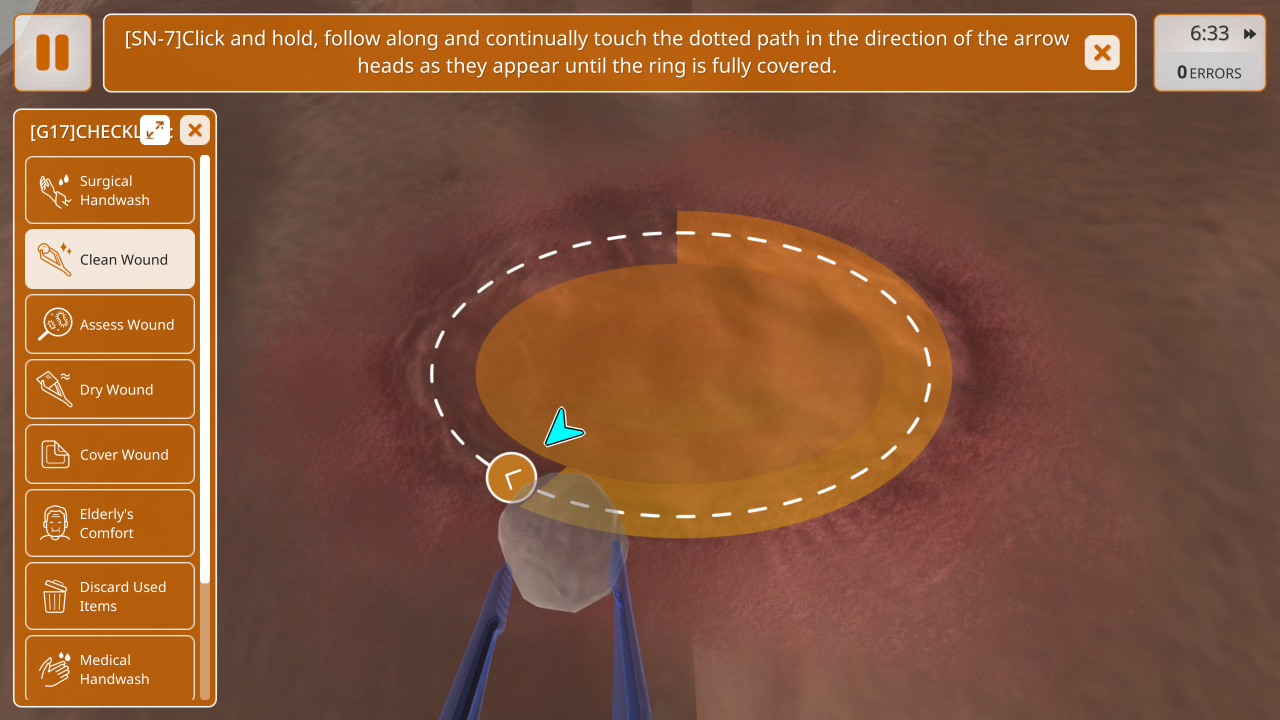Pause the simulation
This screenshot has height=720, width=1280.
point(53,53)
